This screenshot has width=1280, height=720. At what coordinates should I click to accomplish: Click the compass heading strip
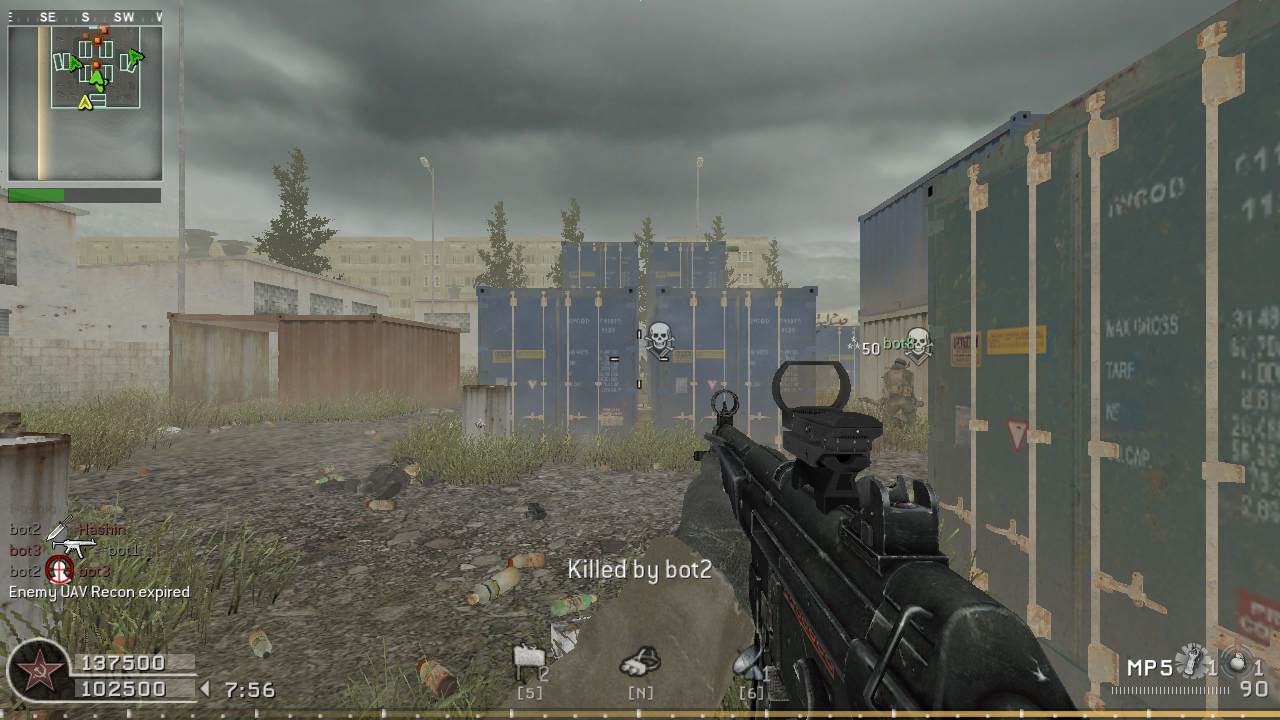click(85, 17)
